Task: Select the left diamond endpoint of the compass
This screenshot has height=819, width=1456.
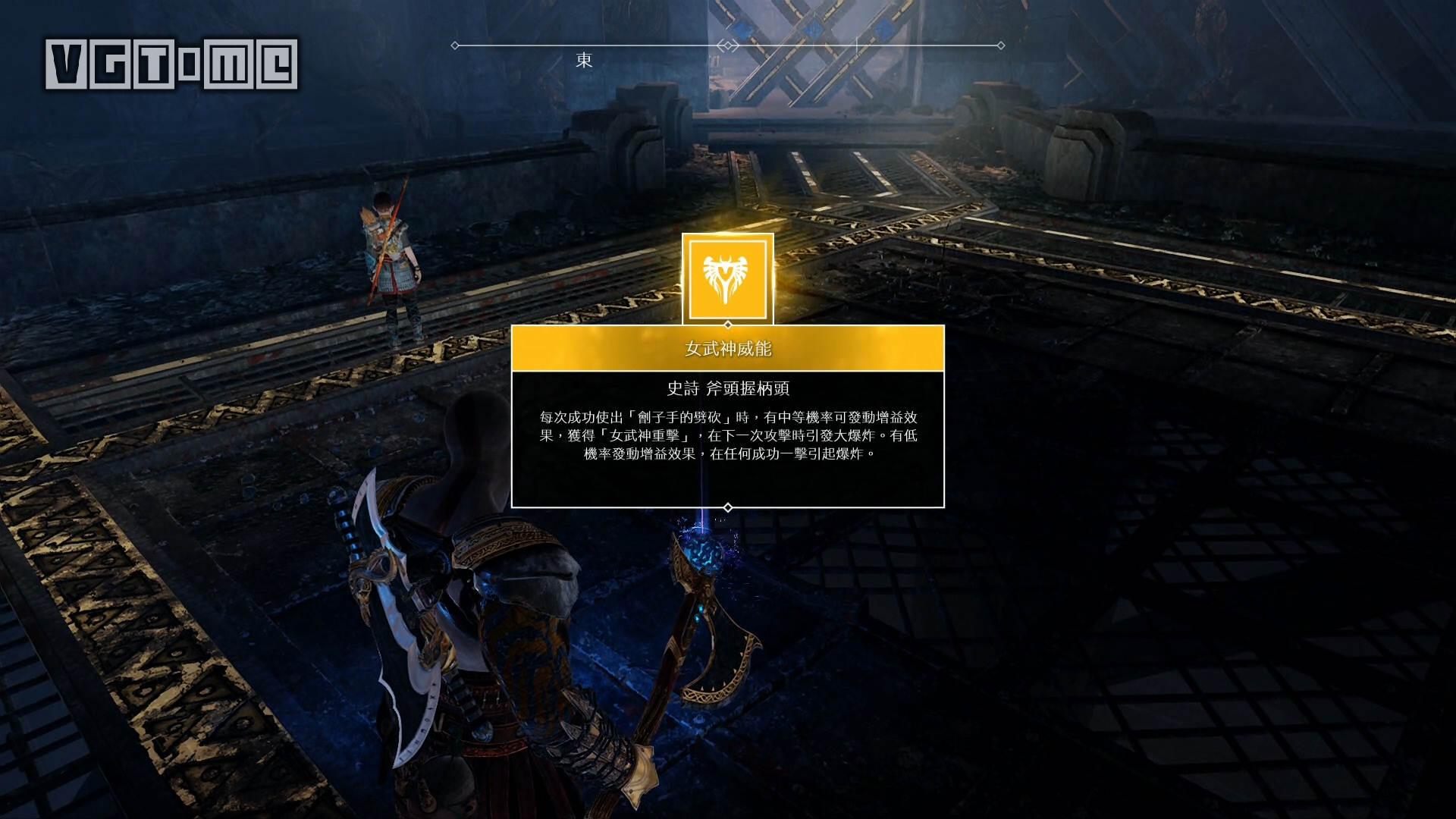Action: [x=455, y=44]
